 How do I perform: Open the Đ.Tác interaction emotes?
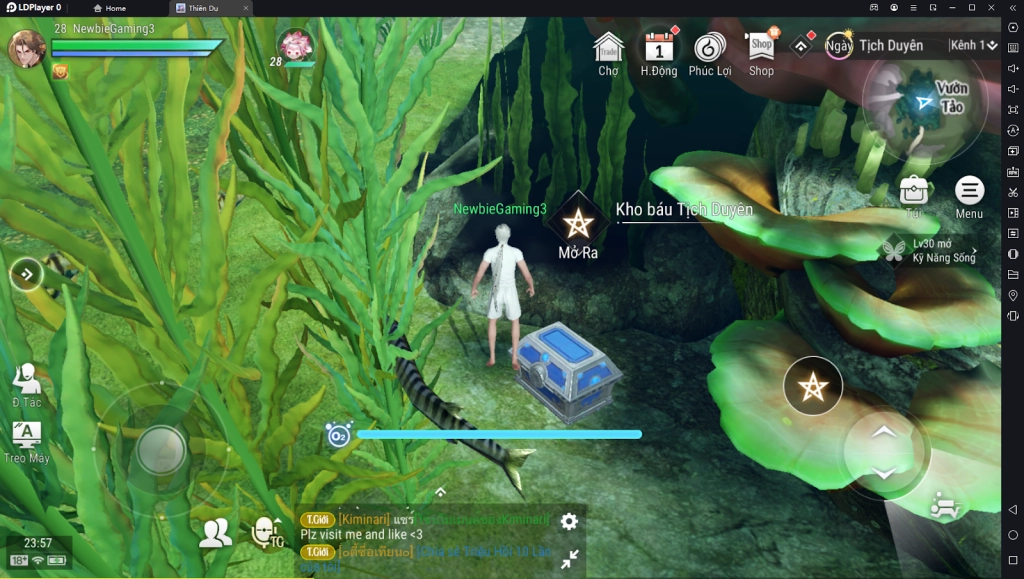27,385
